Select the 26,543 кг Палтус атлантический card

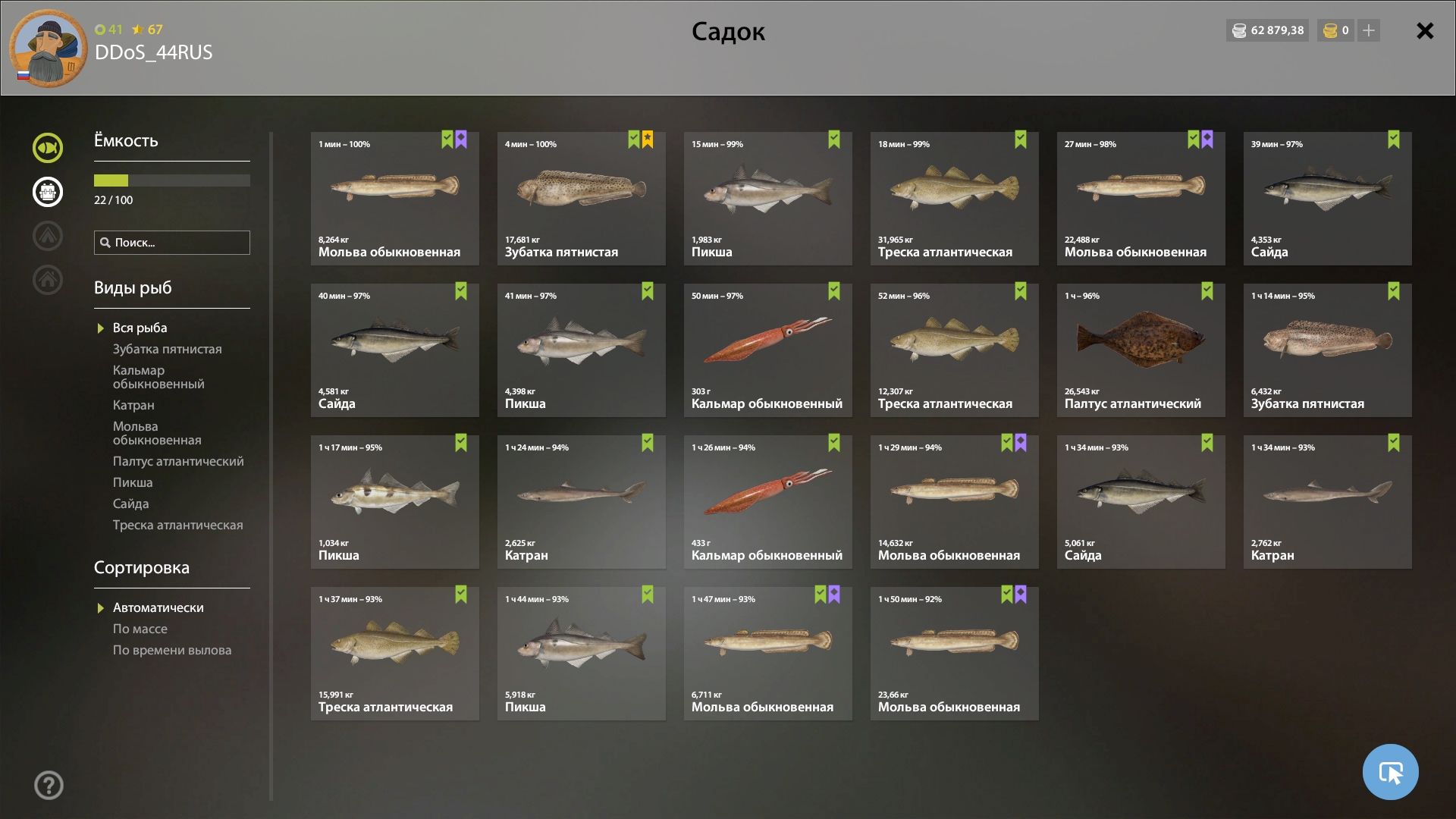pyautogui.click(x=1141, y=350)
